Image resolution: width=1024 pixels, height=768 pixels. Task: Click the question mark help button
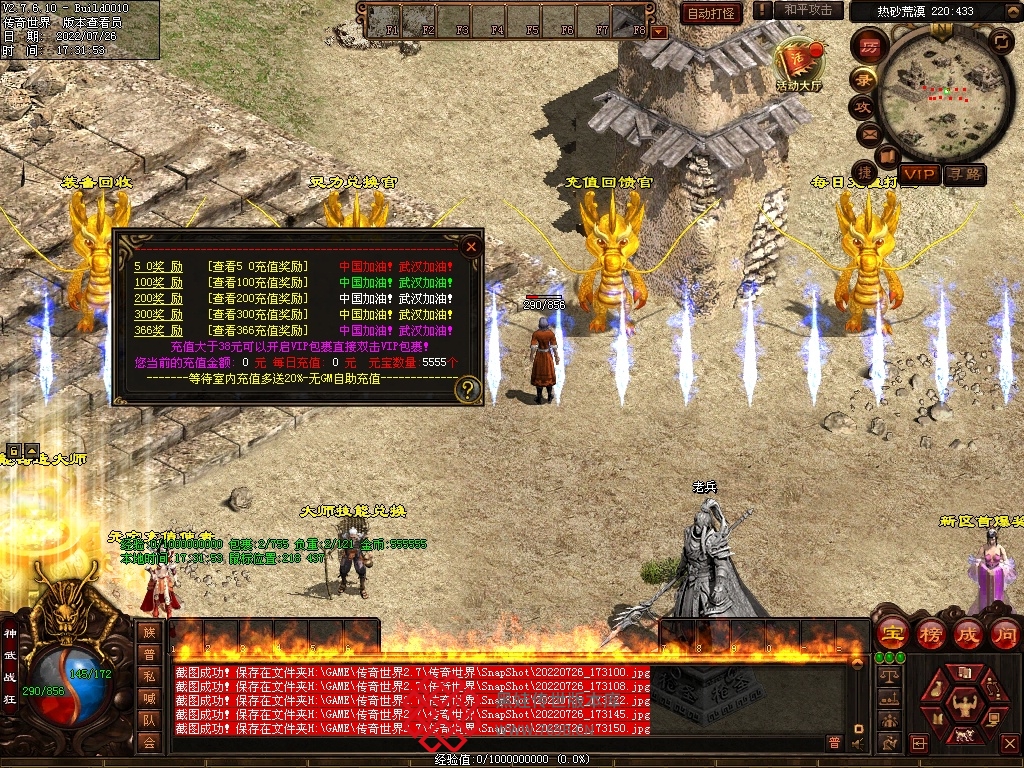467,389
